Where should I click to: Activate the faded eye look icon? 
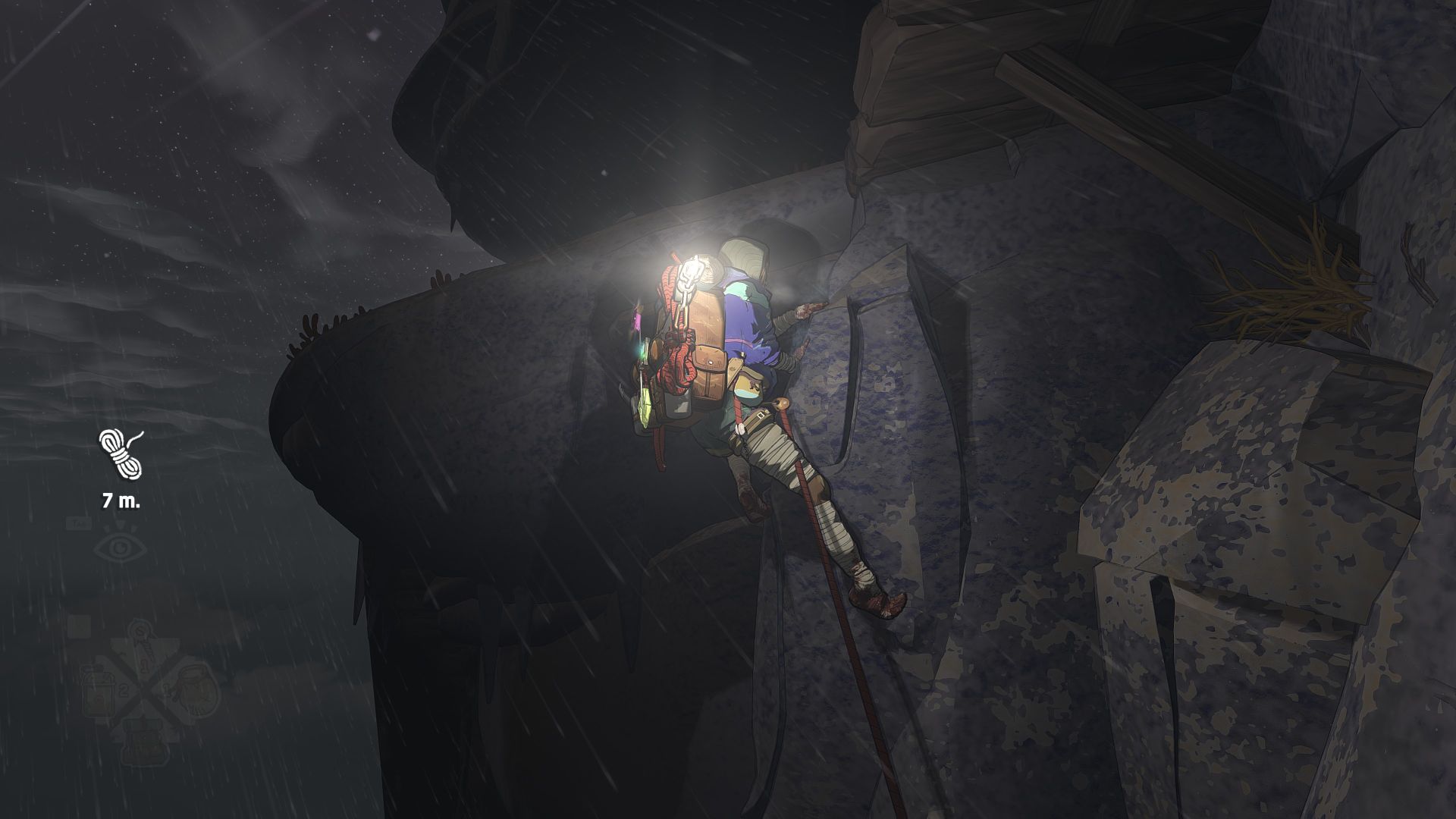[121, 548]
